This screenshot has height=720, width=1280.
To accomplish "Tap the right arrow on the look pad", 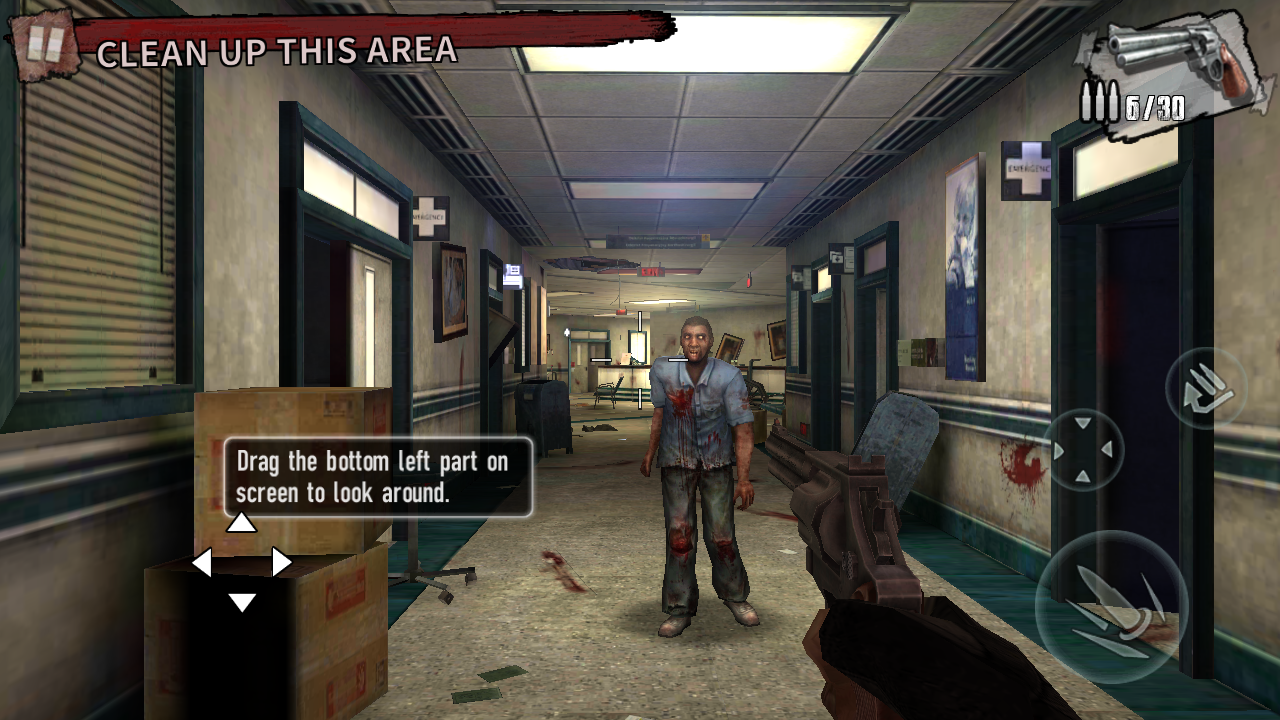I will coord(282,562).
